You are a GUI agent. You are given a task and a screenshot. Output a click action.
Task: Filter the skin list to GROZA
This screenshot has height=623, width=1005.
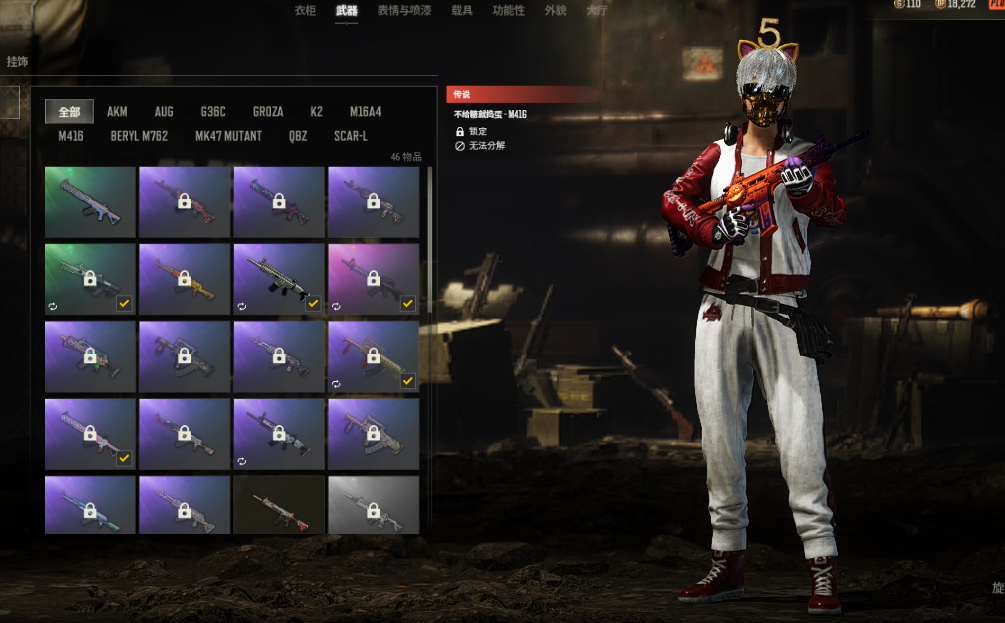[x=268, y=112]
